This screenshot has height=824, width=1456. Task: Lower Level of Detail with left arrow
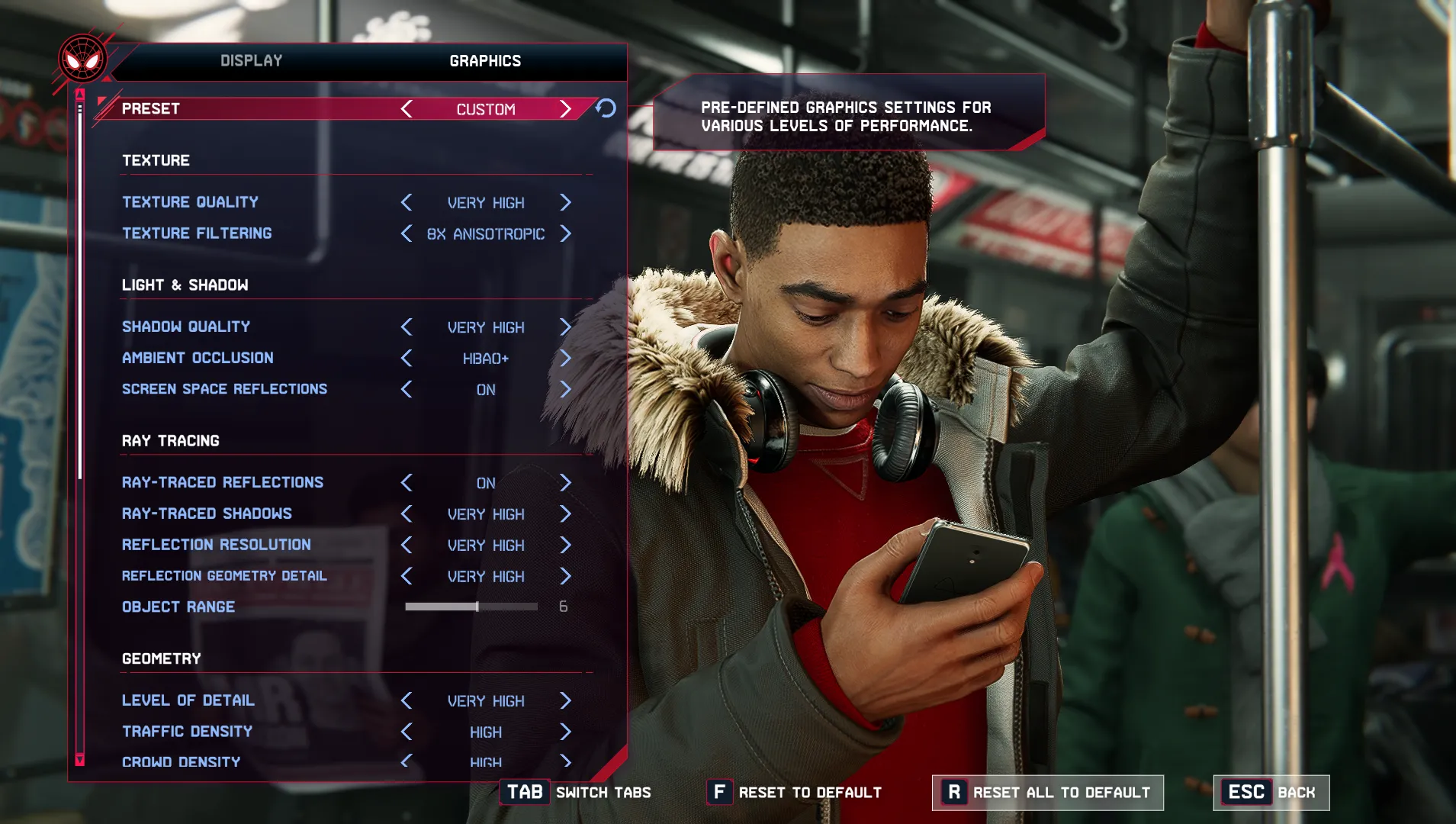click(407, 700)
